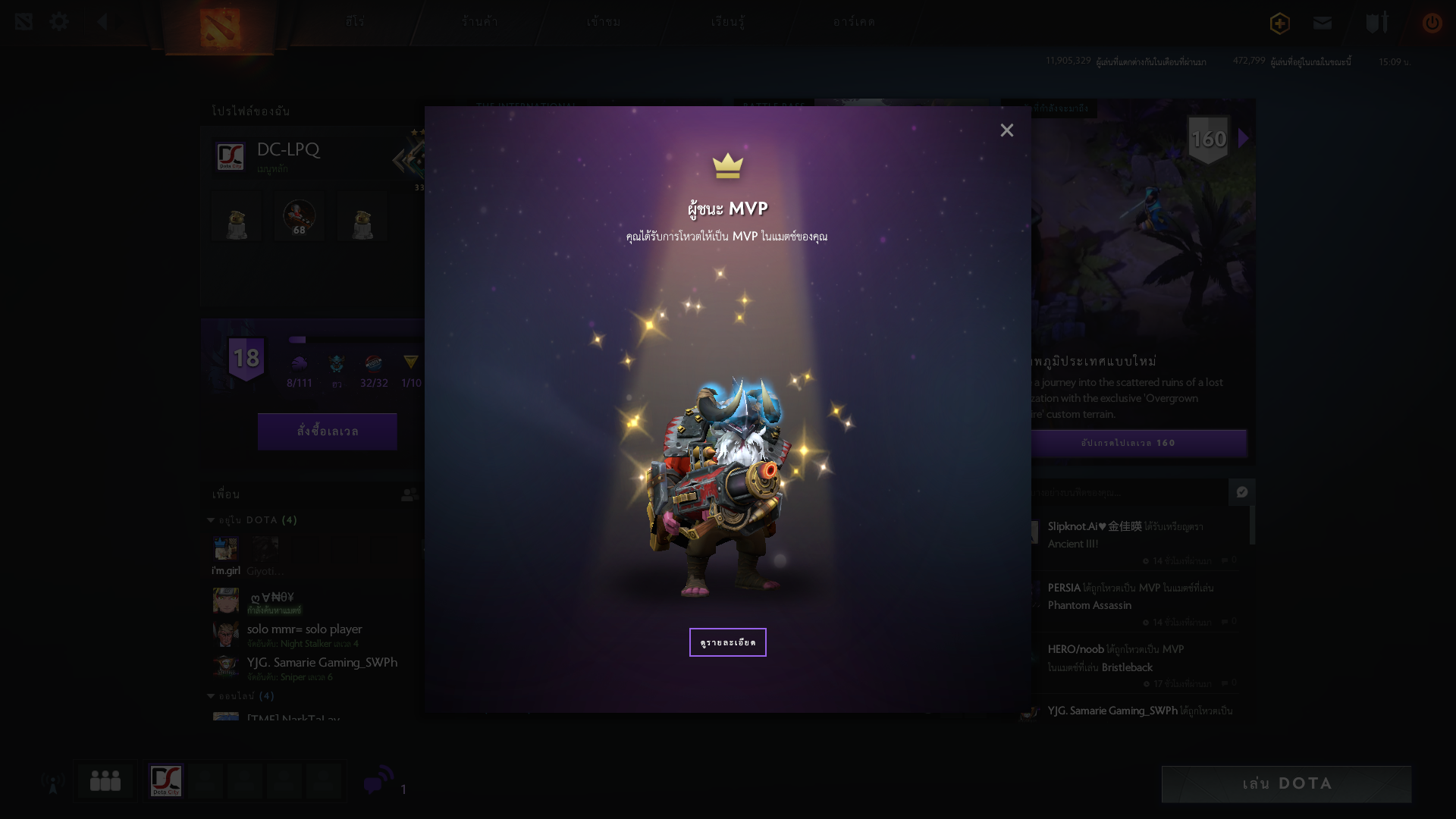1456x819 pixels.
Task: Open the settings gear icon
Action: (x=59, y=22)
